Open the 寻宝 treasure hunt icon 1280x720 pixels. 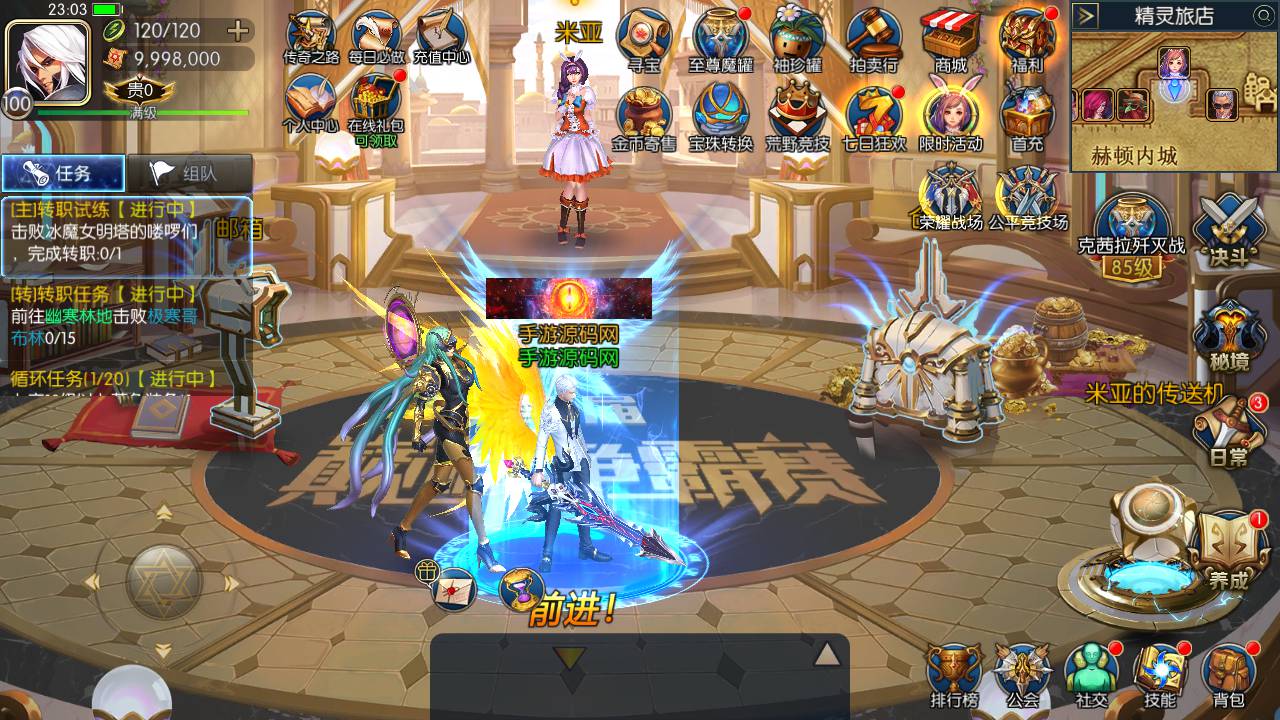[642, 40]
